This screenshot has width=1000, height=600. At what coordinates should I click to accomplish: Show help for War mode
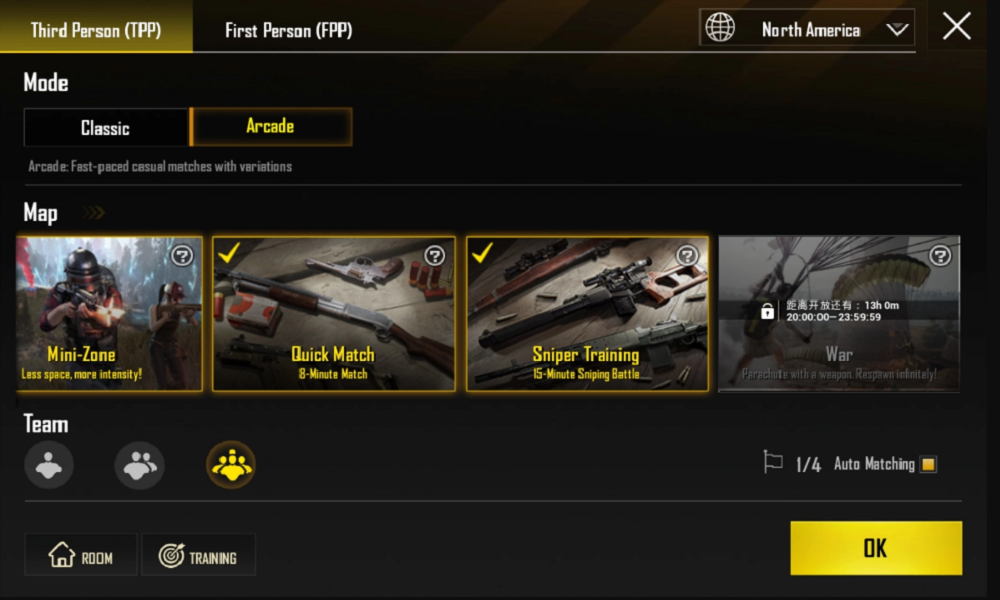(940, 256)
